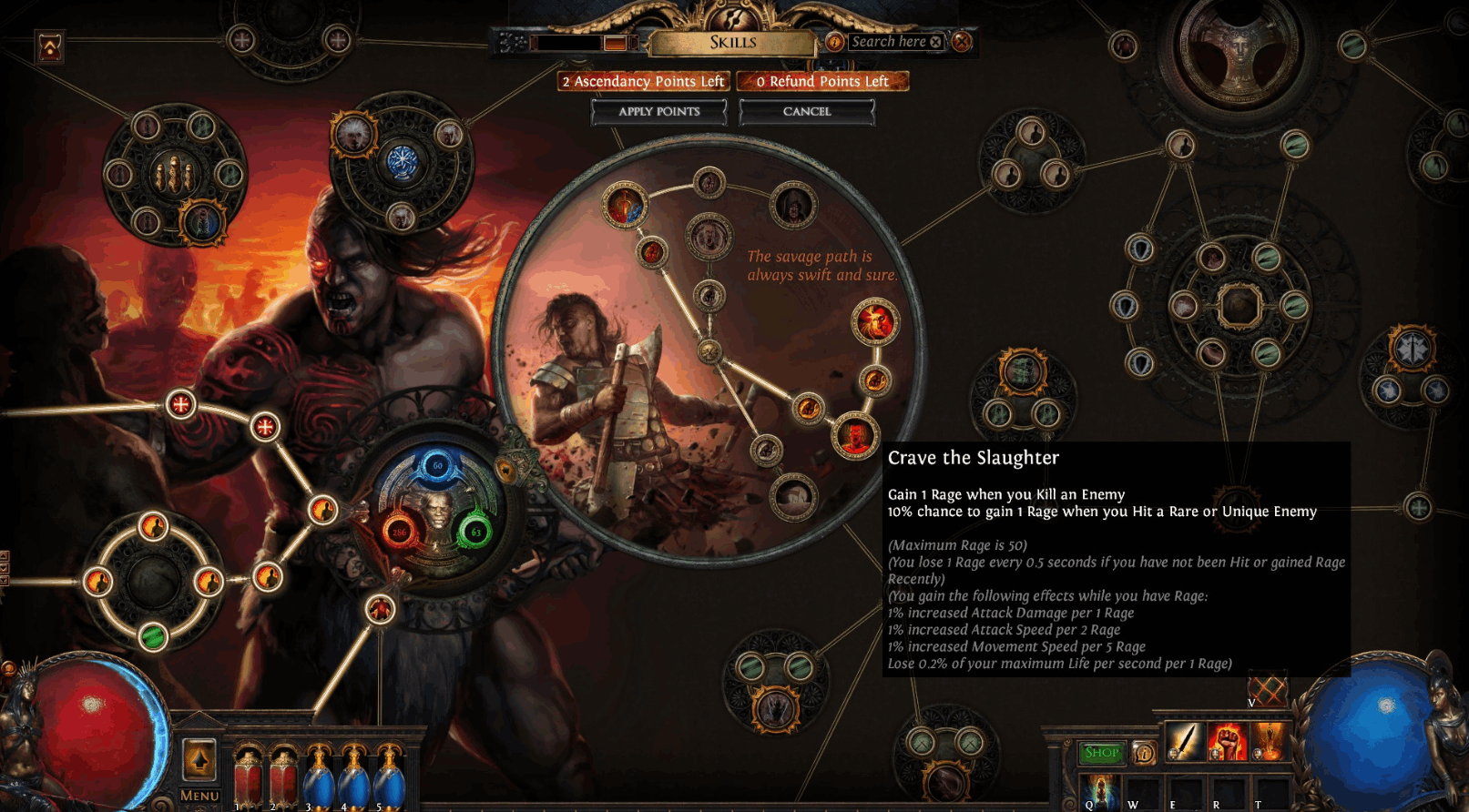Cancel the pending point allocation

[806, 111]
